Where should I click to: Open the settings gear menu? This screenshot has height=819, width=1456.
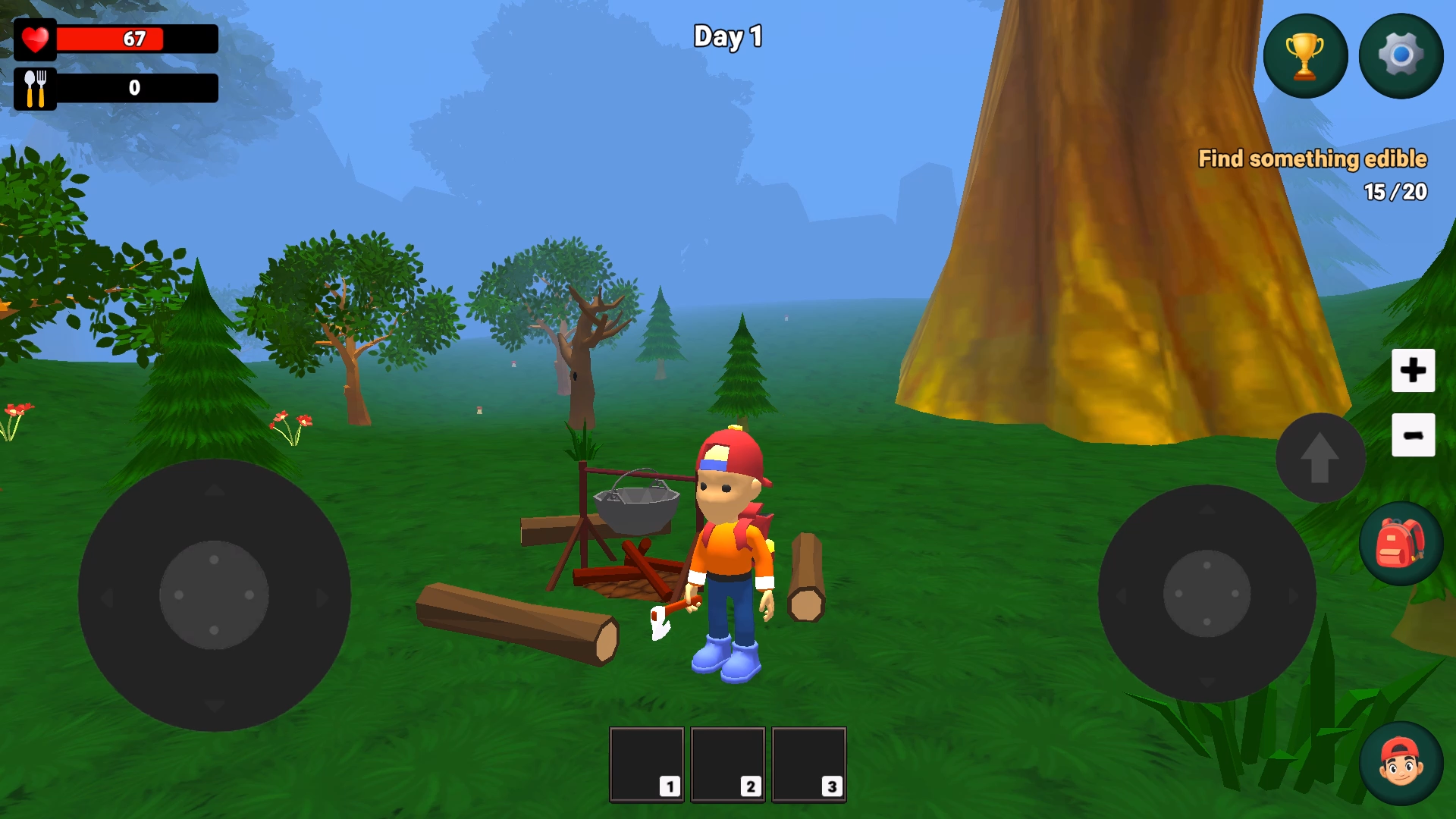pyautogui.click(x=1401, y=55)
